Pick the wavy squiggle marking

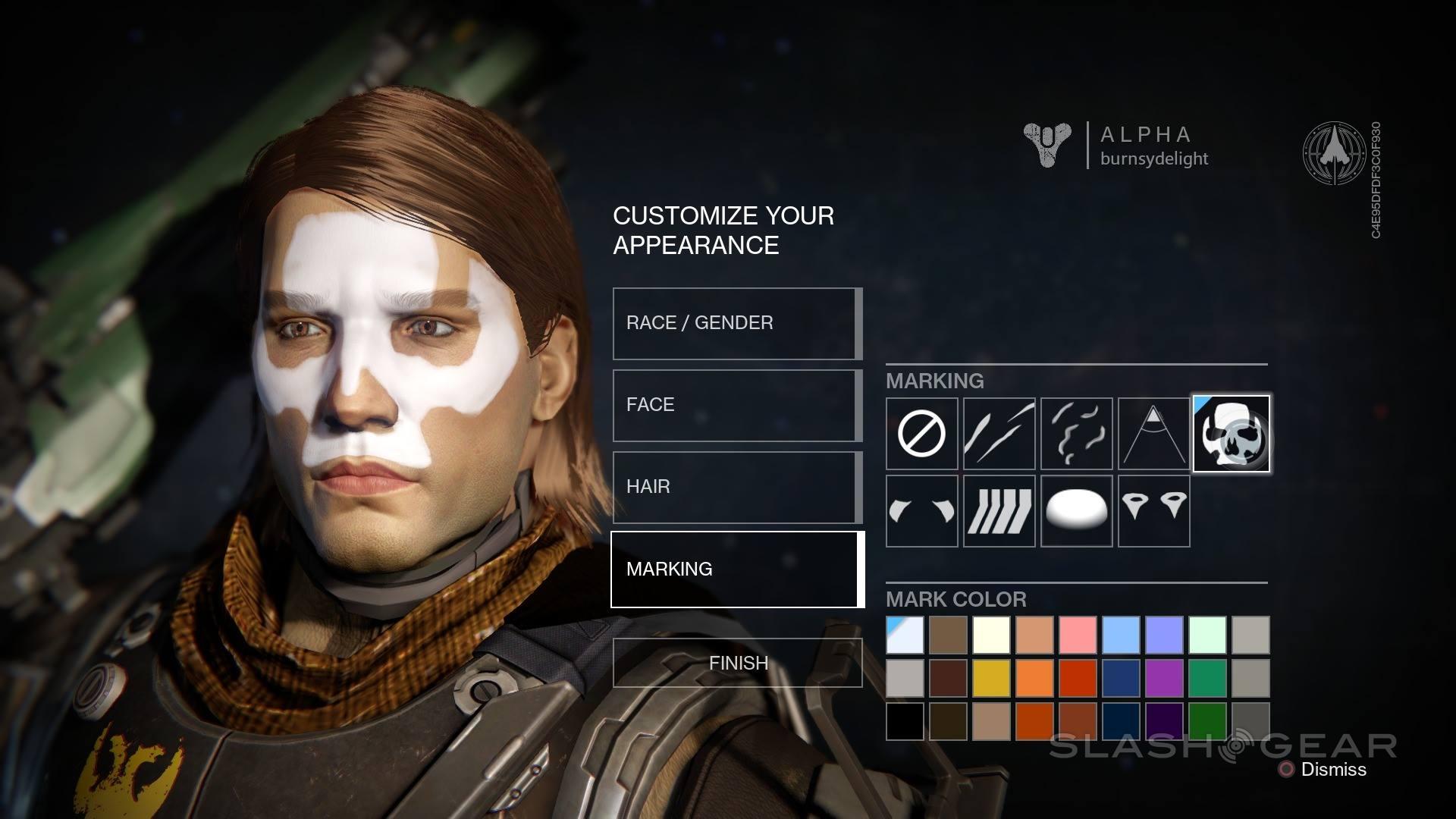[1076, 434]
